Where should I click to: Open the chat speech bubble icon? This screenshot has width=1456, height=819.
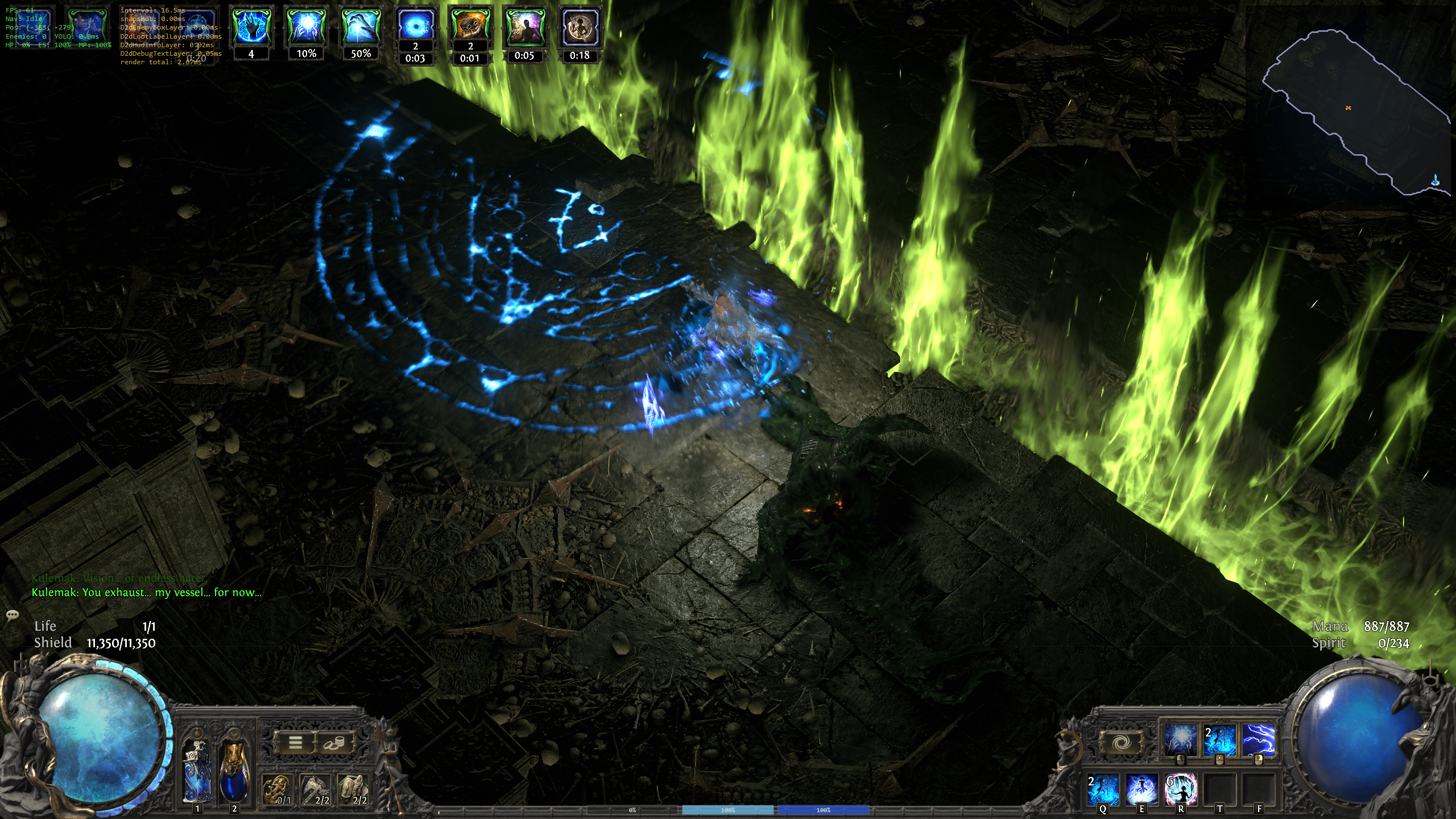point(13,615)
